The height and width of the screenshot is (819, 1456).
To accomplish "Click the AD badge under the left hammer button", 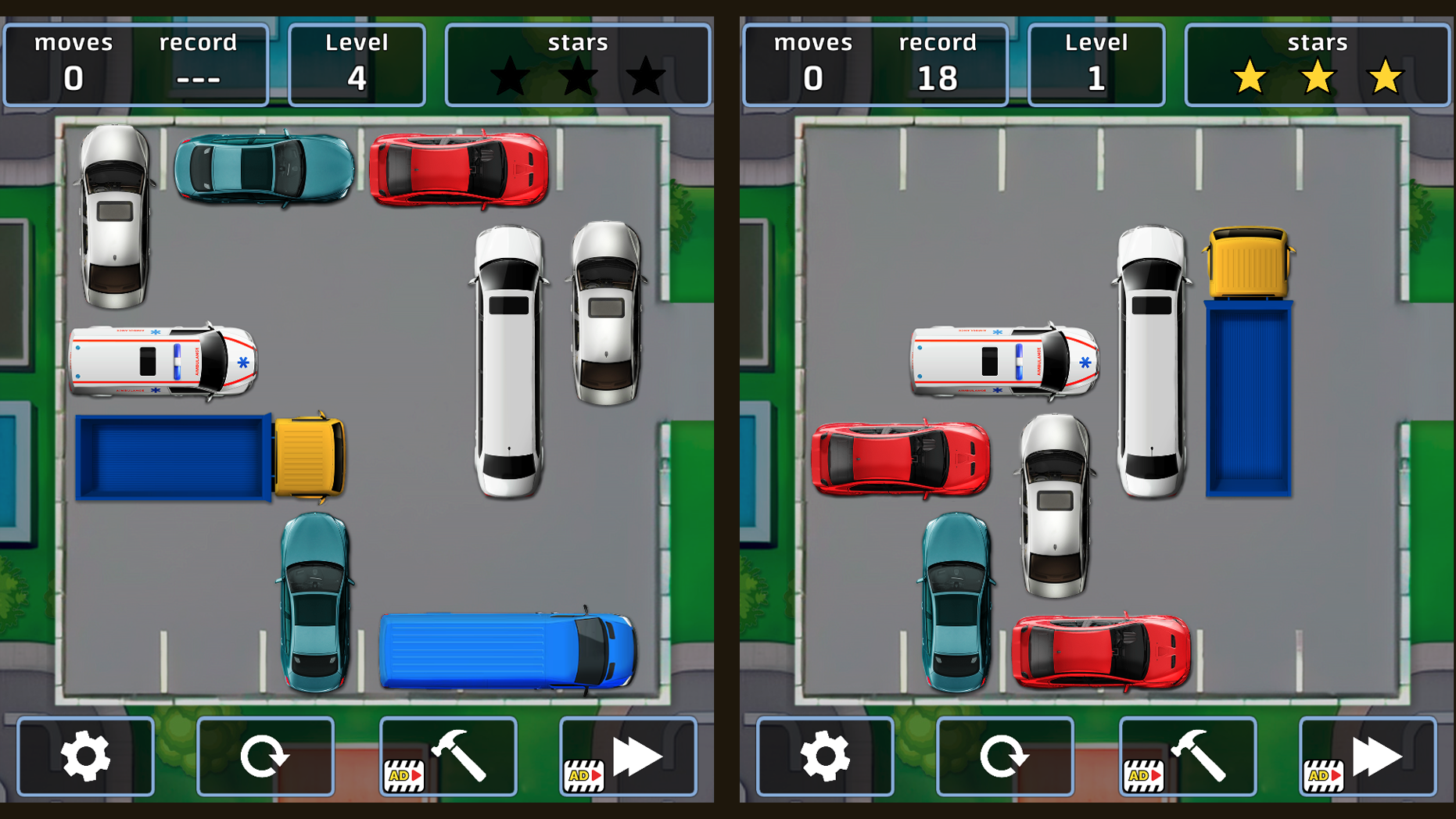I will (403, 776).
